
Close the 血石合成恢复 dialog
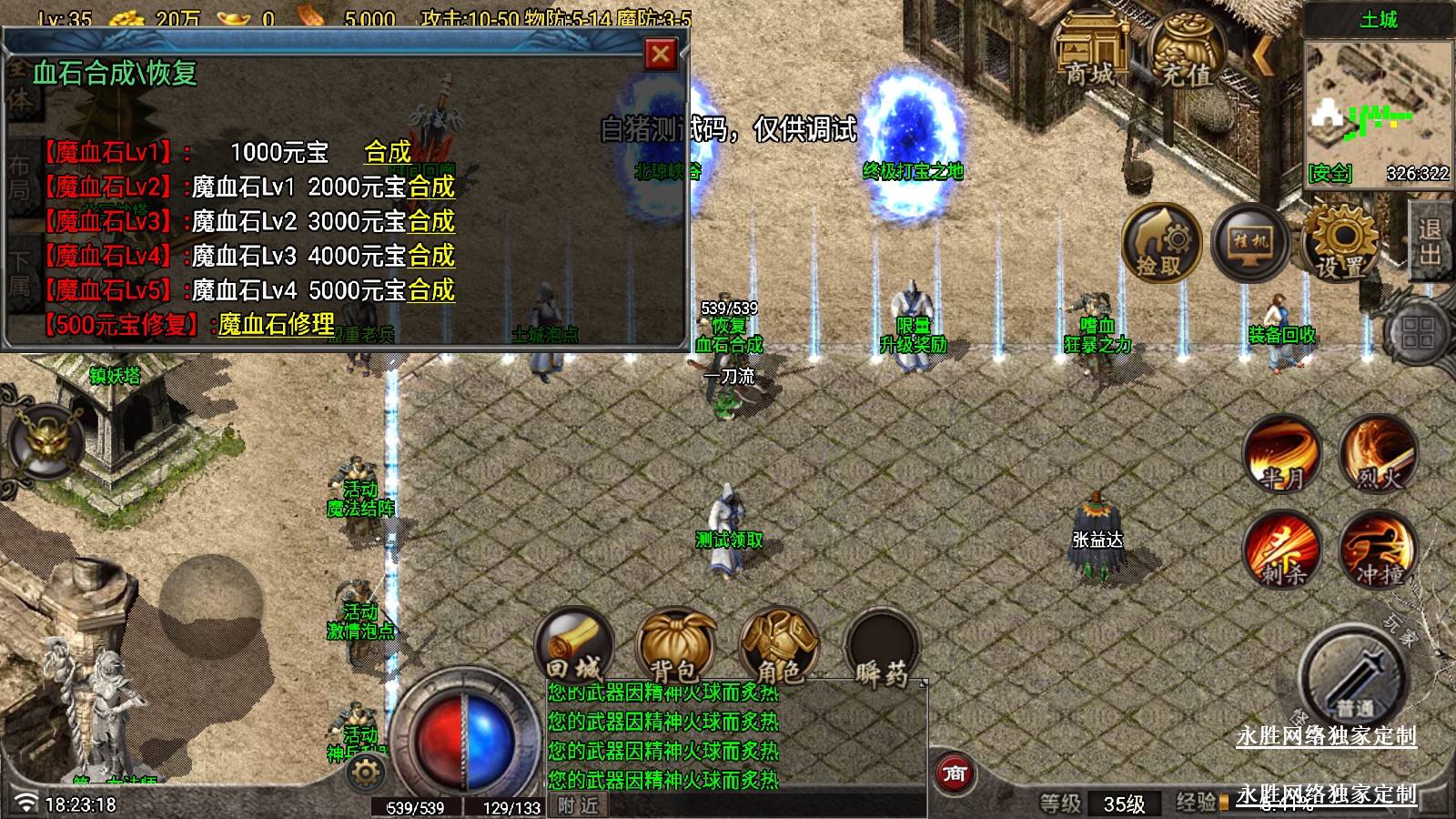661,55
